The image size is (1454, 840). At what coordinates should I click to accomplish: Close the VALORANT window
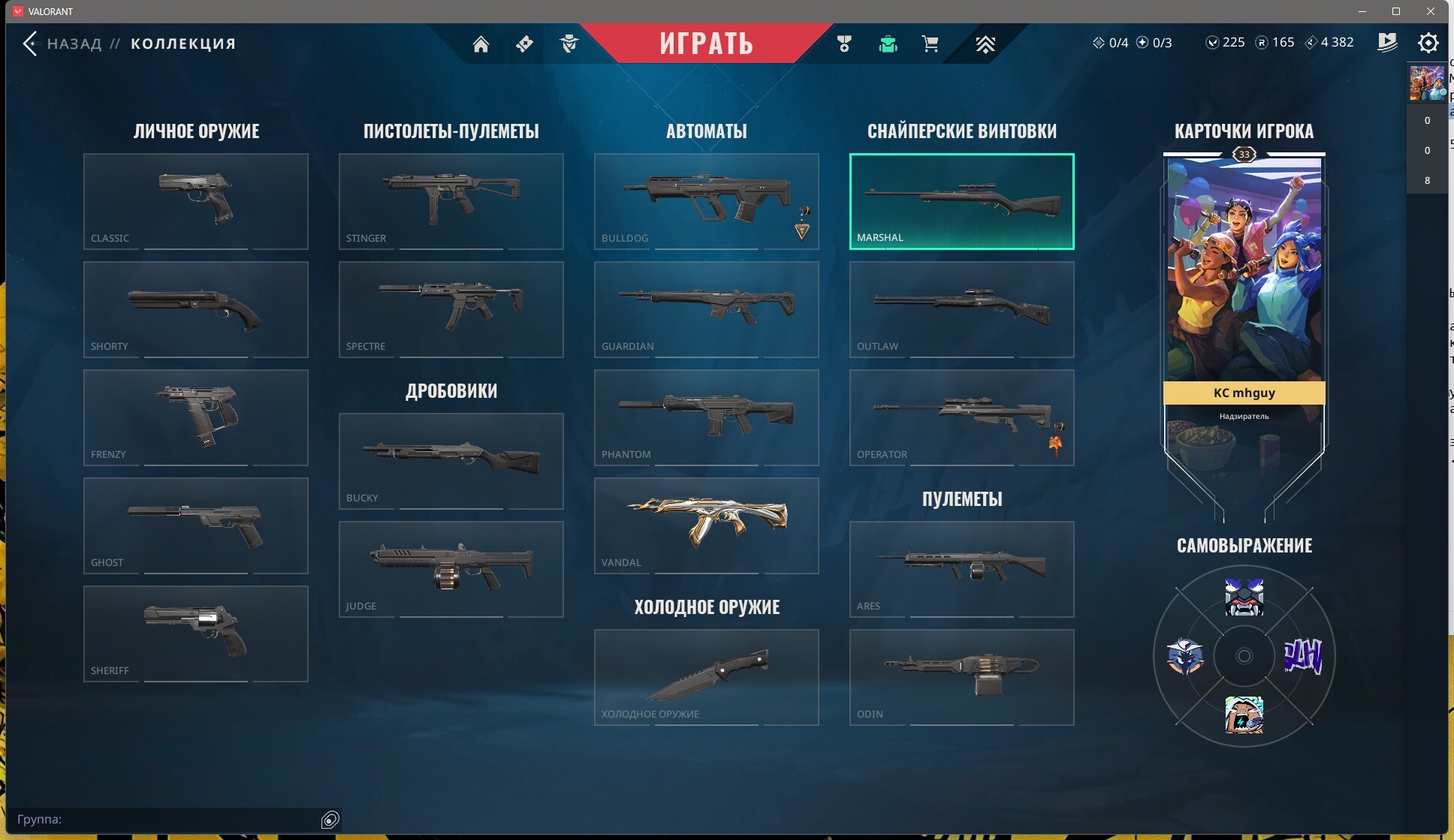[x=1430, y=11]
